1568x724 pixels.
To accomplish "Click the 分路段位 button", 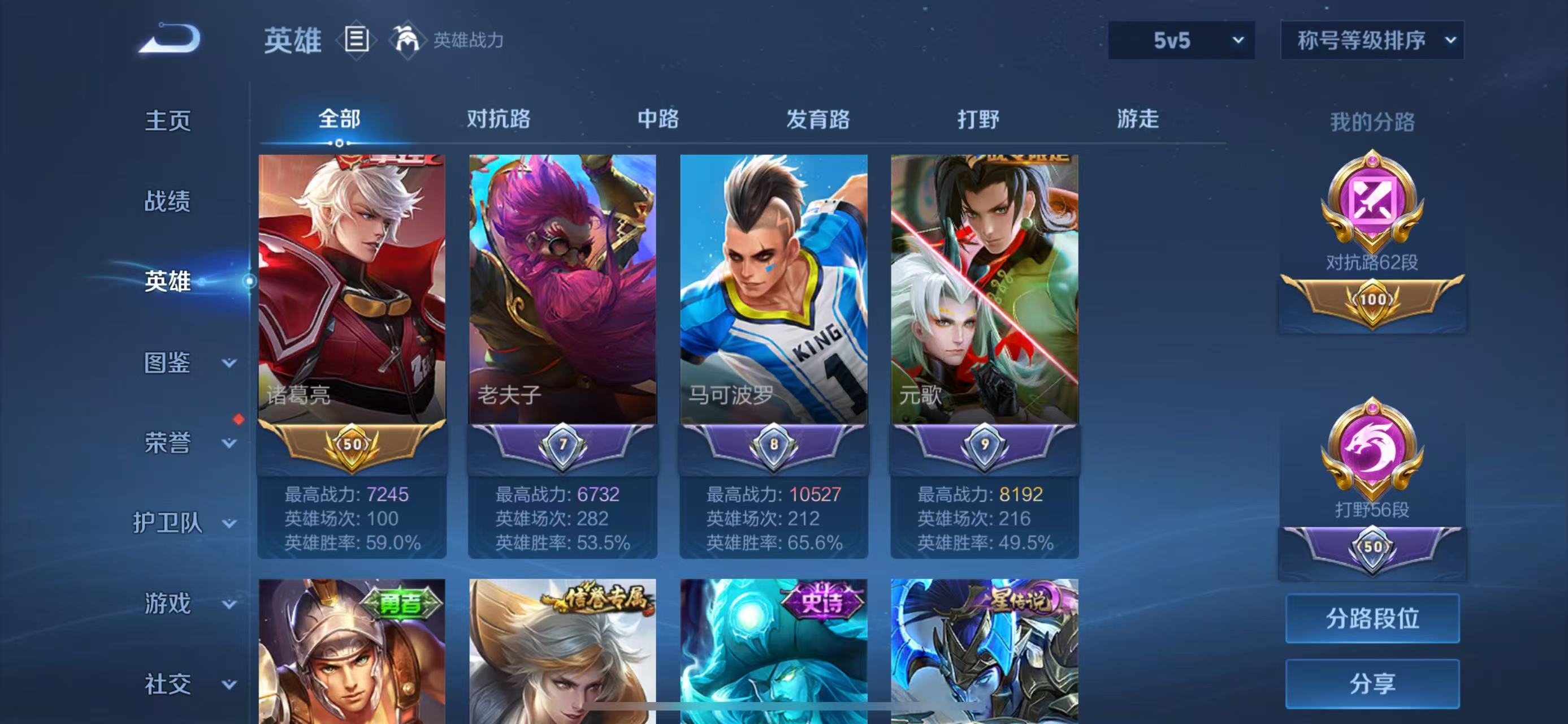I will pyautogui.click(x=1372, y=618).
